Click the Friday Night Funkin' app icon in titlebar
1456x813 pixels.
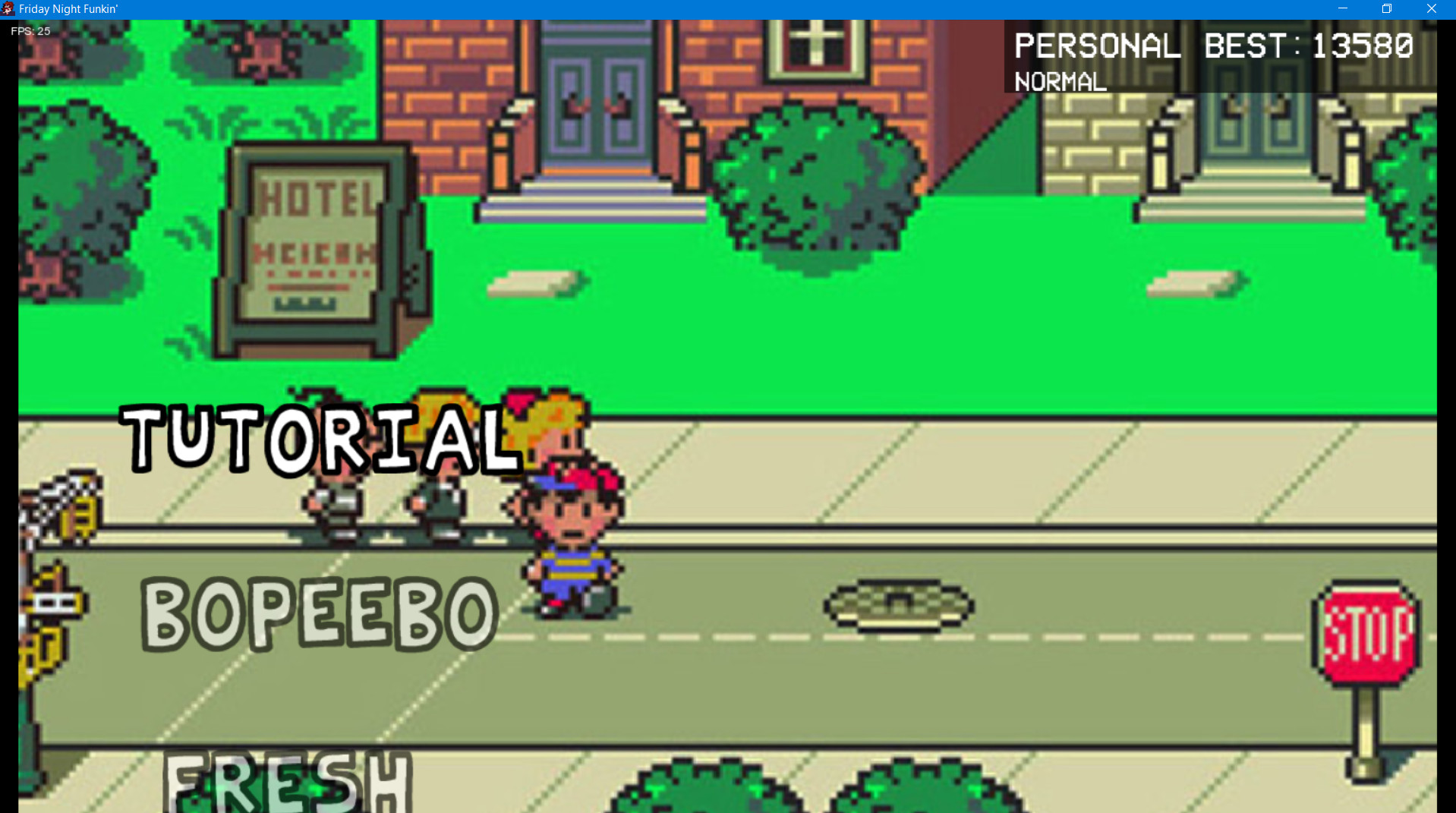(x=8, y=9)
